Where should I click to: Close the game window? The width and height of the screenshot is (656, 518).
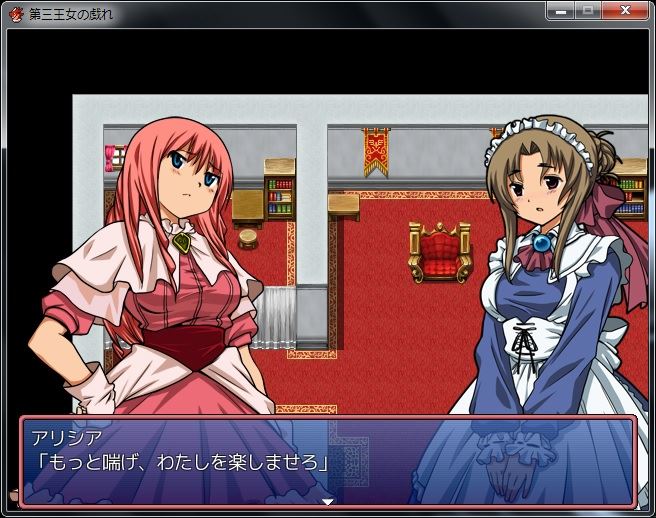625,11
